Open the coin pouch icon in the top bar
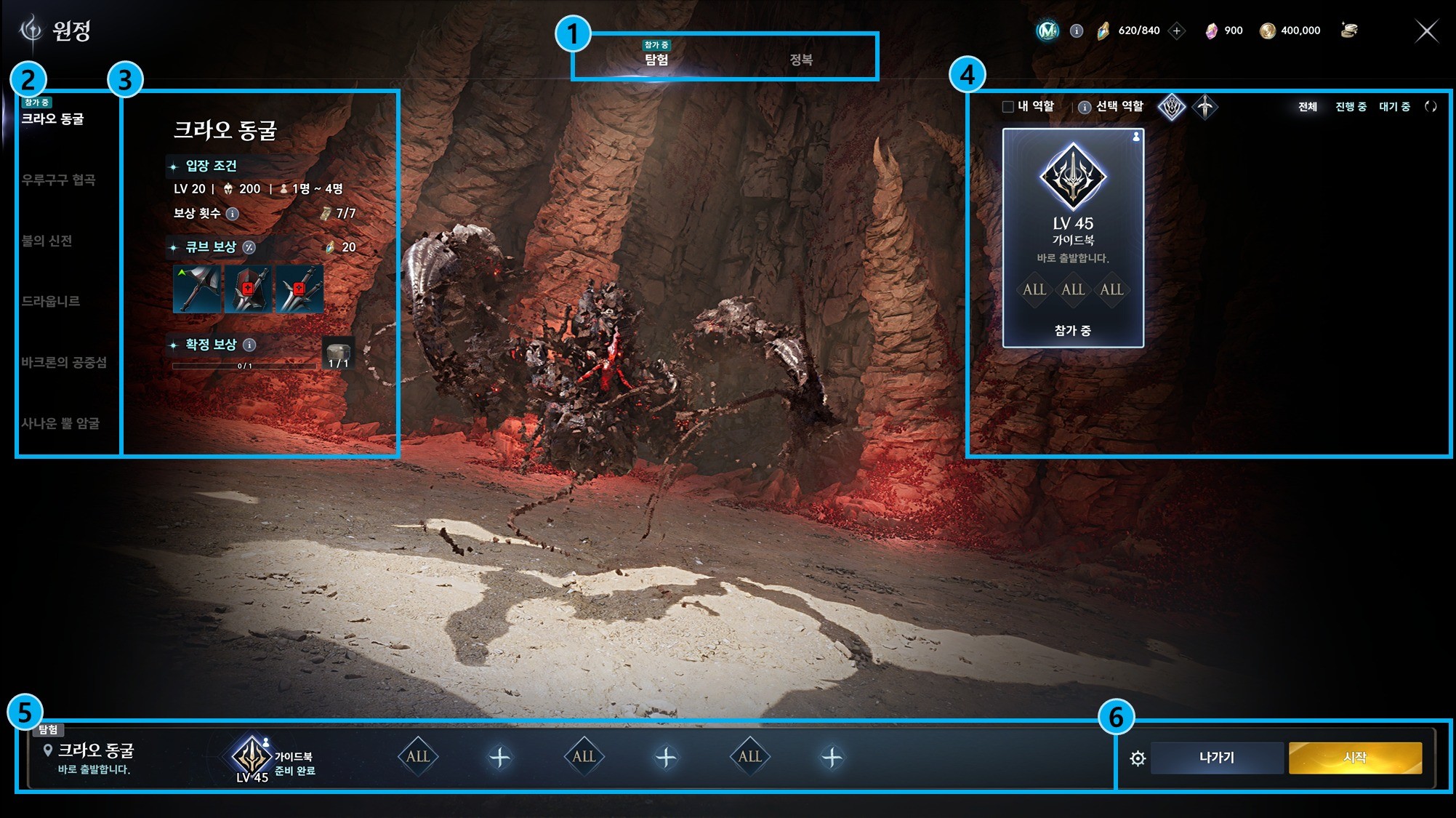 [x=1350, y=30]
